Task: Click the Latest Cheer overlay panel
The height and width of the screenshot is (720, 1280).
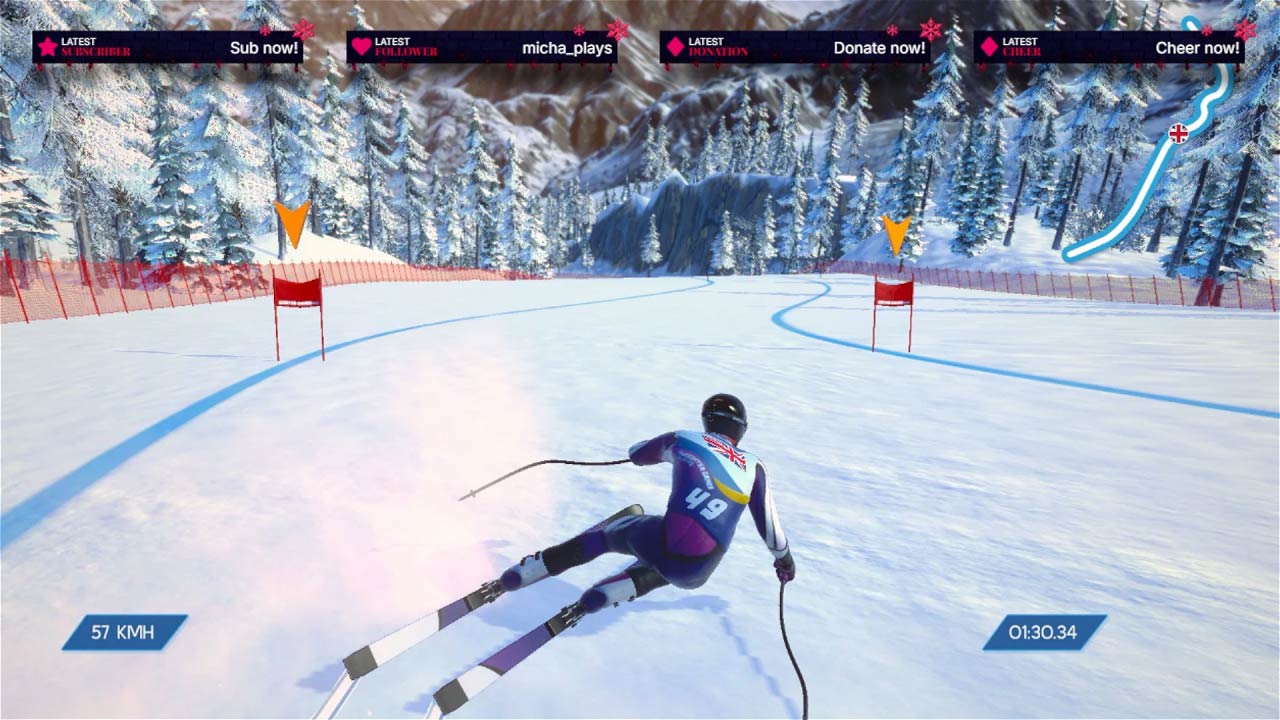Action: (x=1109, y=48)
